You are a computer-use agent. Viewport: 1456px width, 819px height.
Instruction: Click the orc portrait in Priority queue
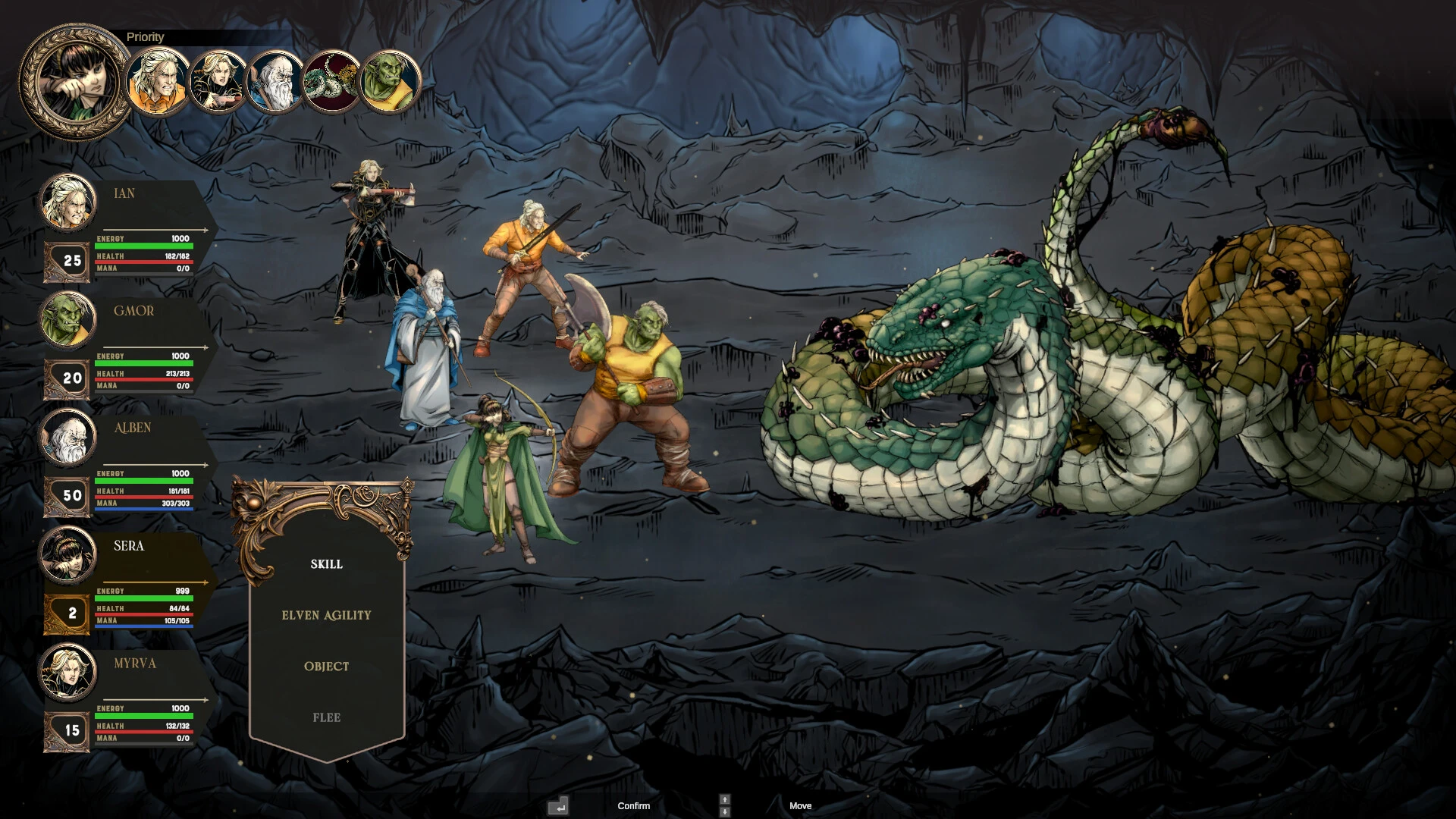(x=390, y=81)
